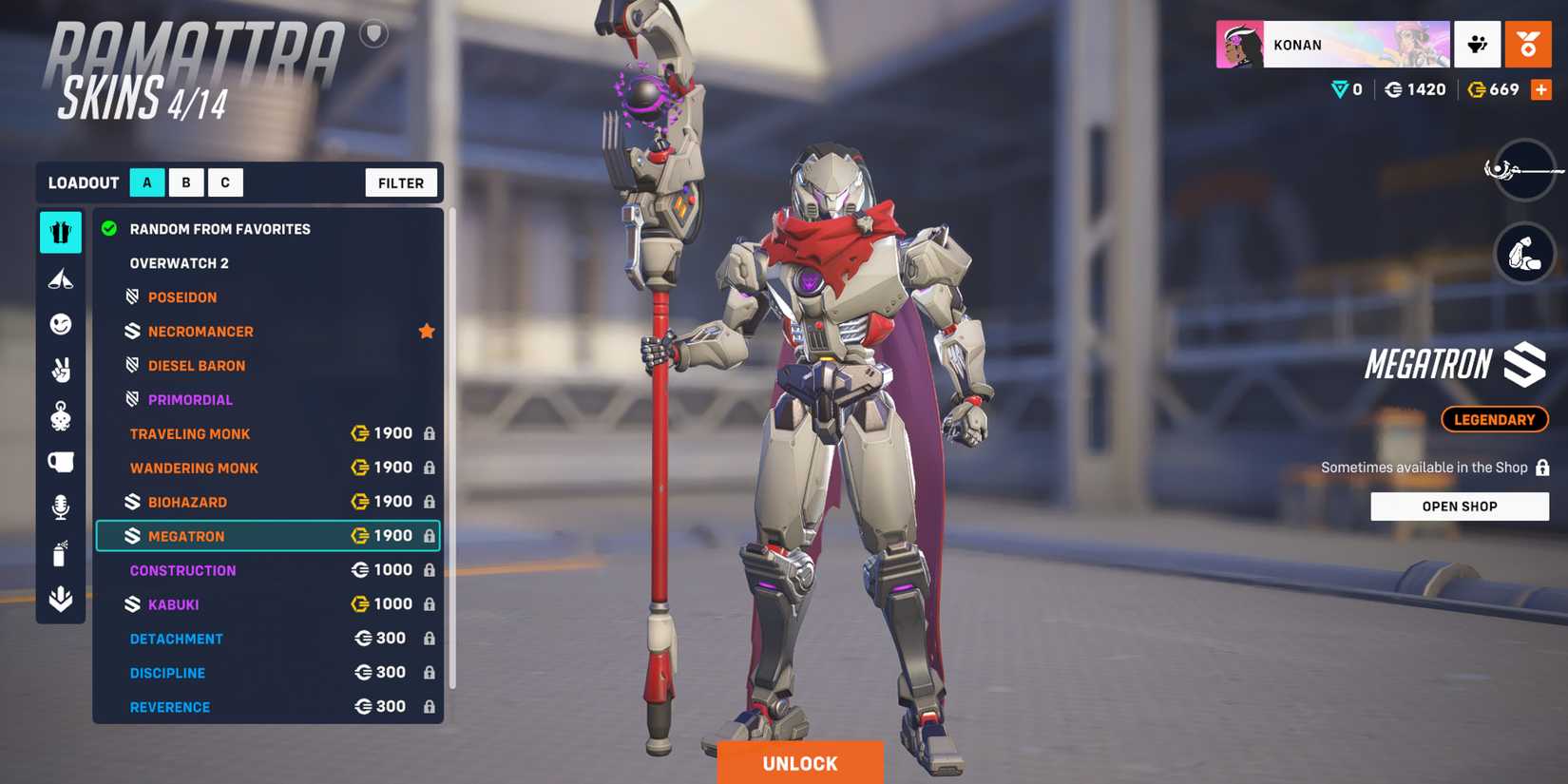This screenshot has height=784, width=1568.
Task: Click the downward double-arrow category icon
Action: click(60, 599)
